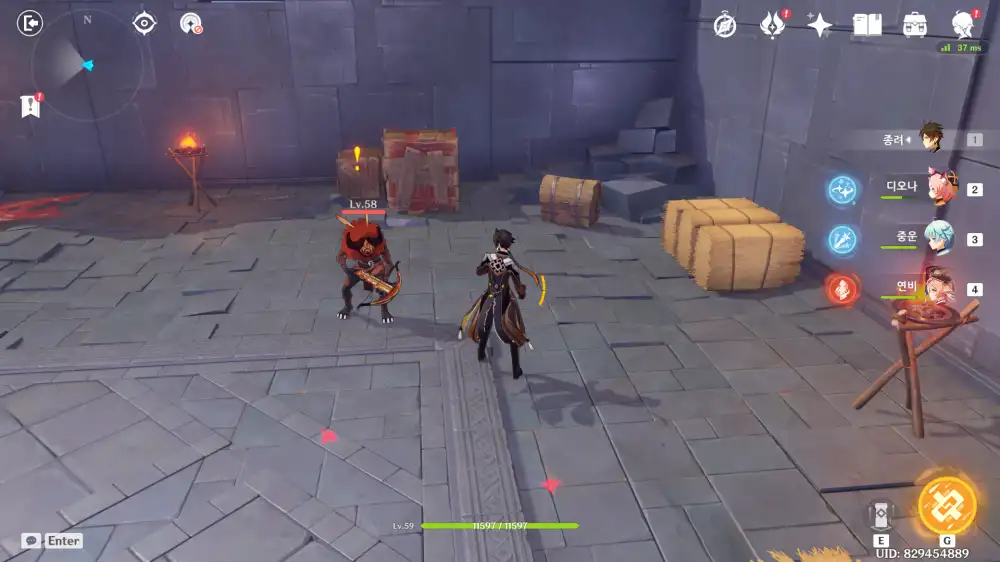Open the bookmark quest icon with red alert
Viewport: 1000px width, 562px height.
click(x=30, y=106)
